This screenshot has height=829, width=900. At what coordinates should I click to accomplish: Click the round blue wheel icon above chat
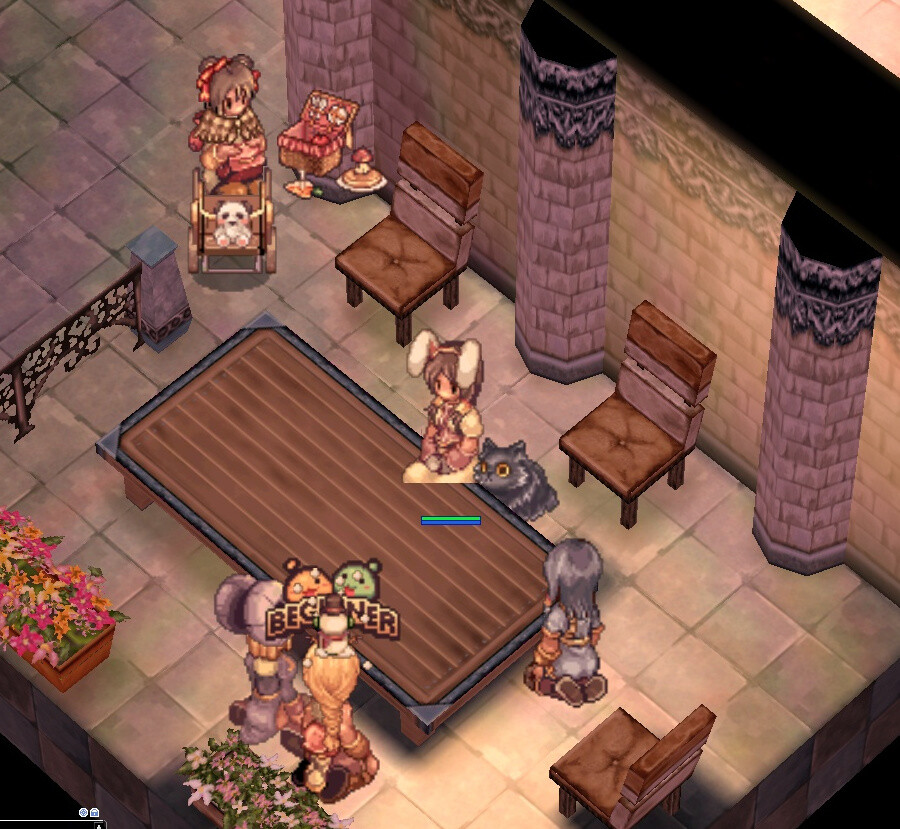coord(83,813)
